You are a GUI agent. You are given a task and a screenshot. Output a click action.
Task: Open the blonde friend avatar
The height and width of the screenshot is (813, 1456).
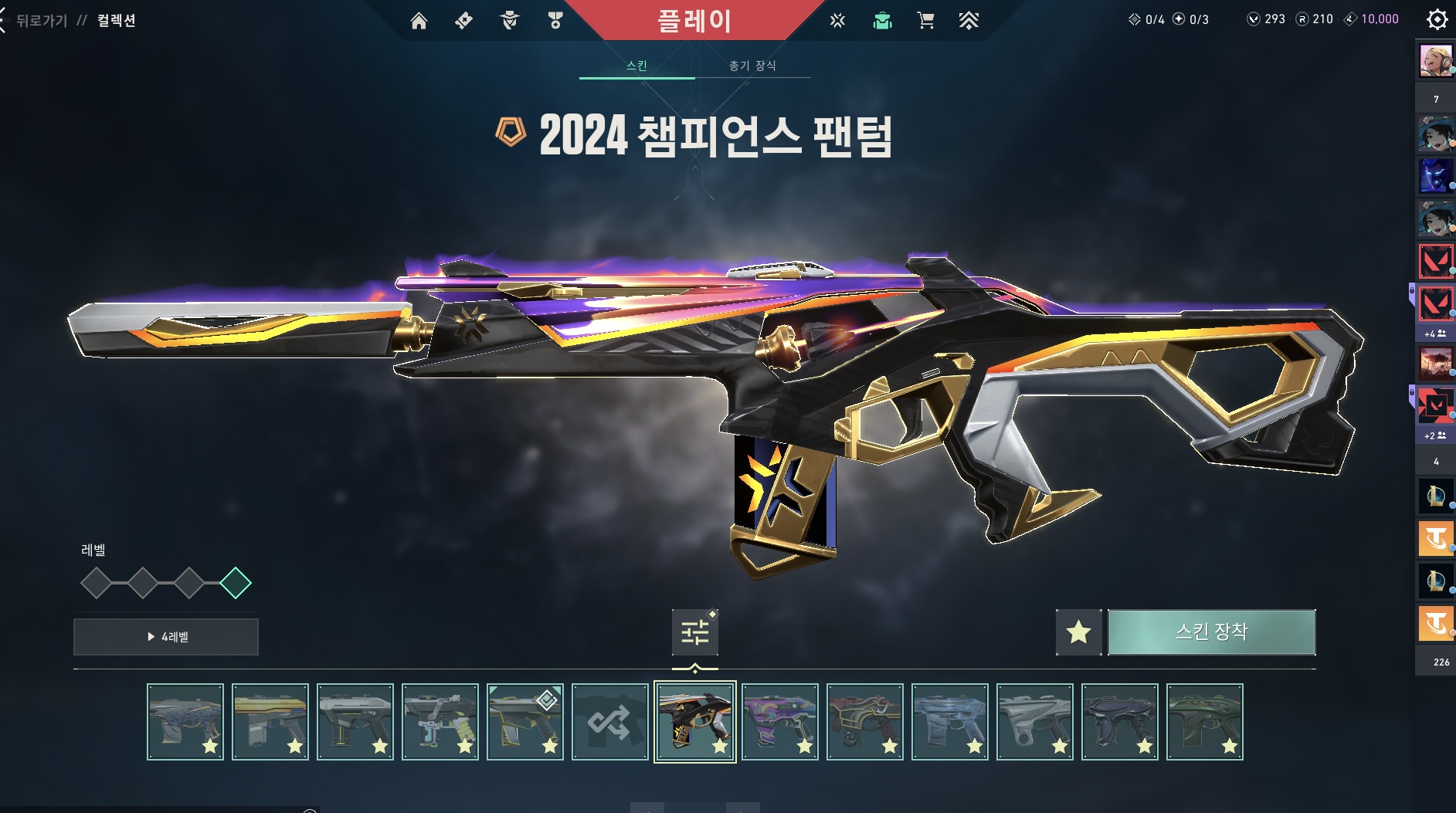[x=1436, y=60]
